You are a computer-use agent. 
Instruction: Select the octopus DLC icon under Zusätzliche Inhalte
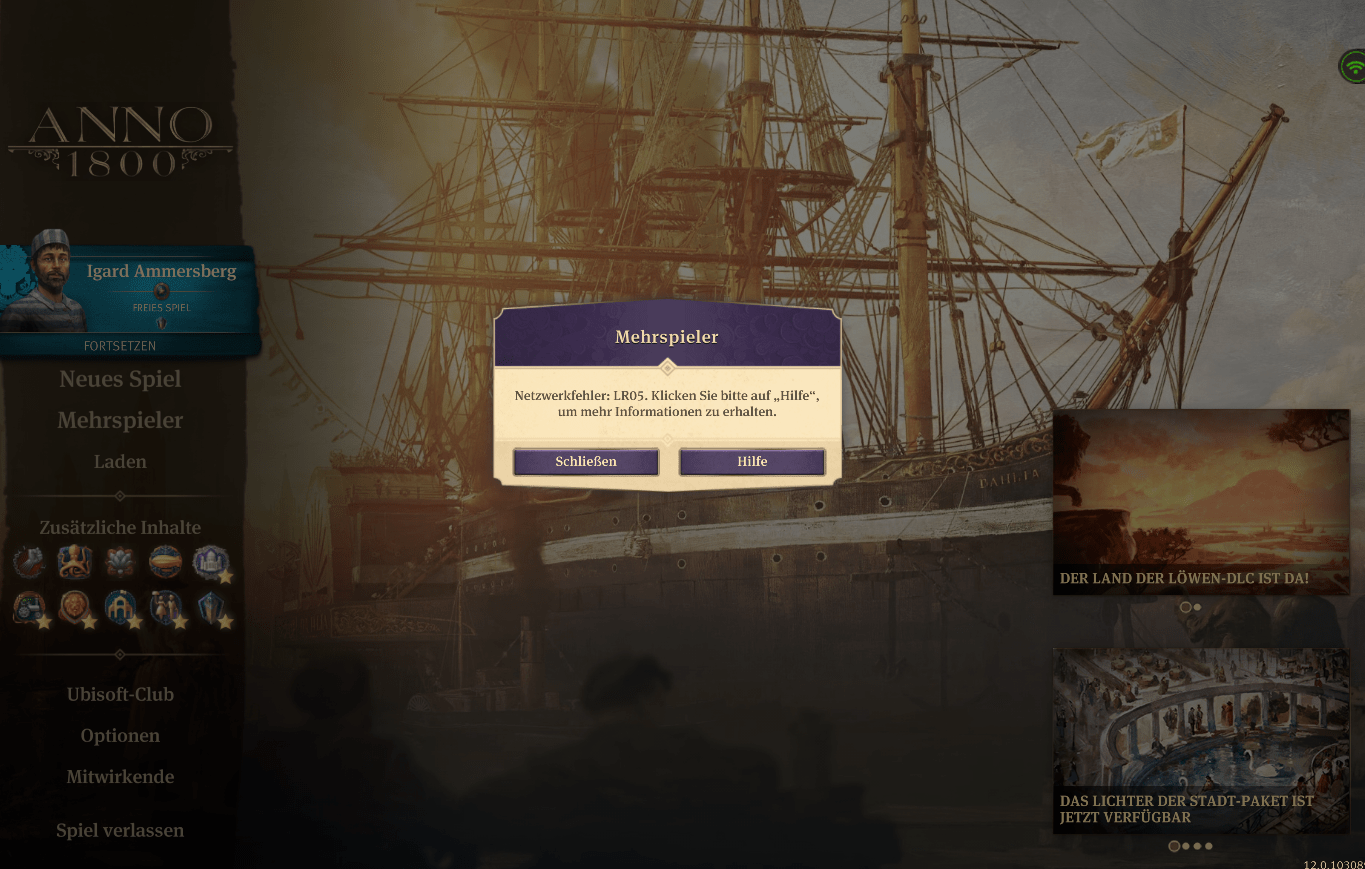[x=74, y=561]
